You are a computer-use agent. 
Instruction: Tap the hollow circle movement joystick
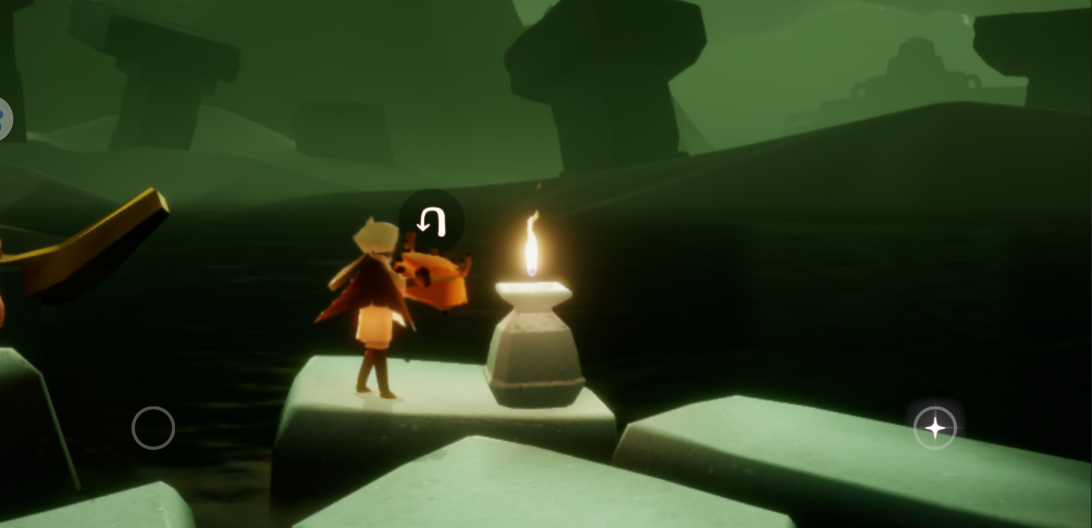[153, 428]
